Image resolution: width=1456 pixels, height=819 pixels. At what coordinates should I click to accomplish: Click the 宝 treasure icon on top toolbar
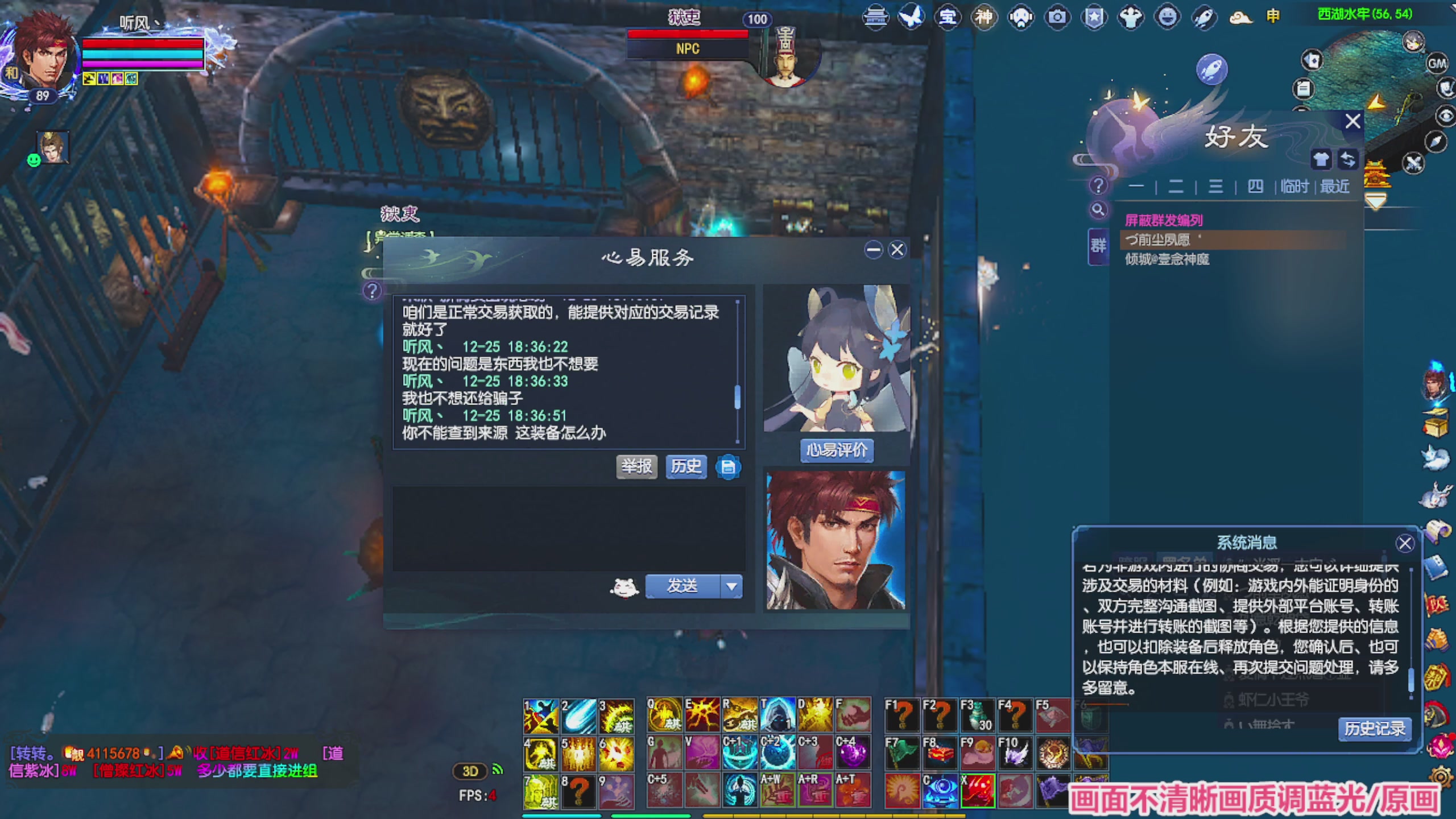[x=948, y=17]
